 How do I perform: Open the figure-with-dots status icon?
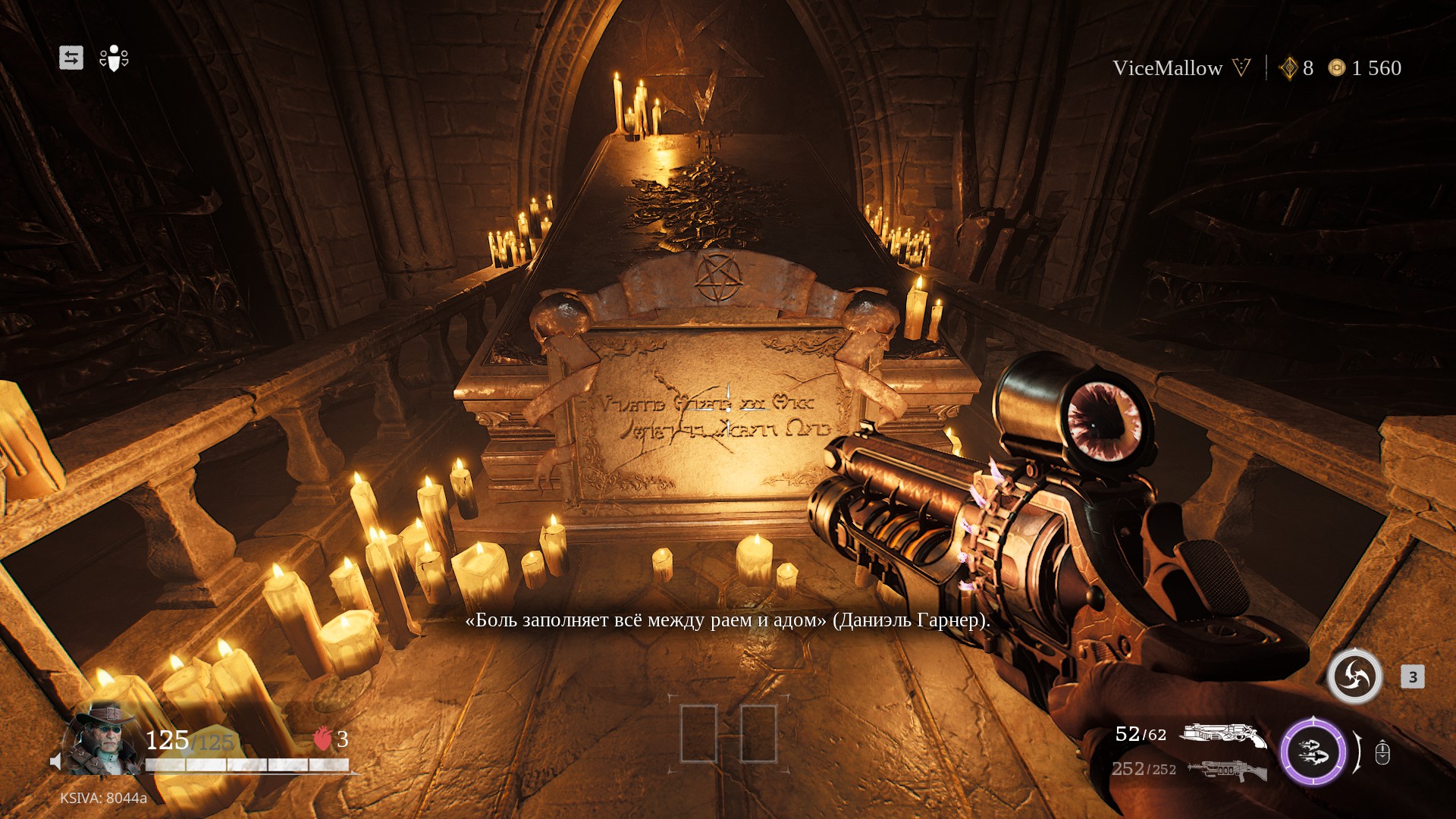click(x=114, y=58)
